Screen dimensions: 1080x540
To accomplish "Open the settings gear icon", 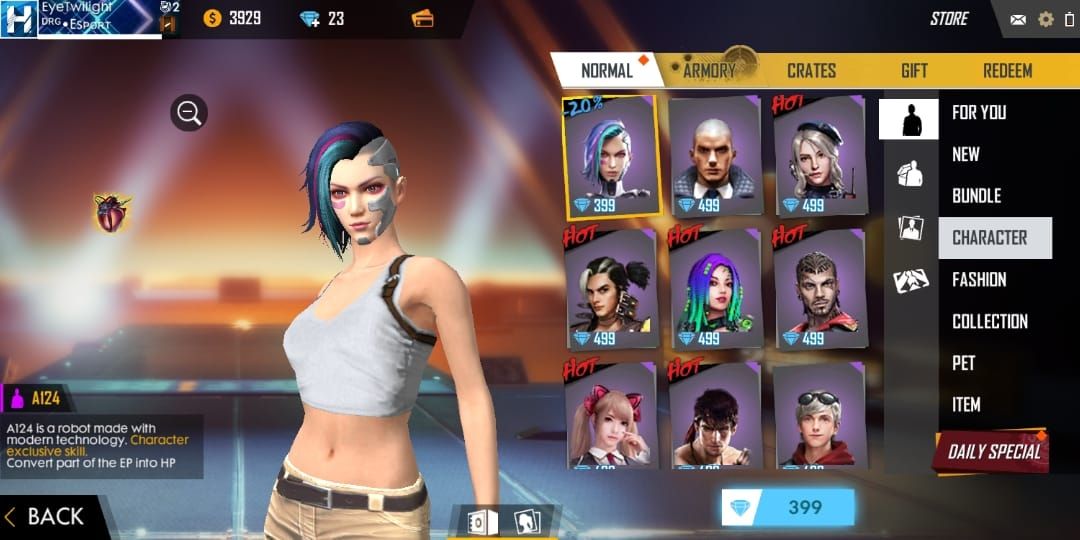I will coord(1046,19).
